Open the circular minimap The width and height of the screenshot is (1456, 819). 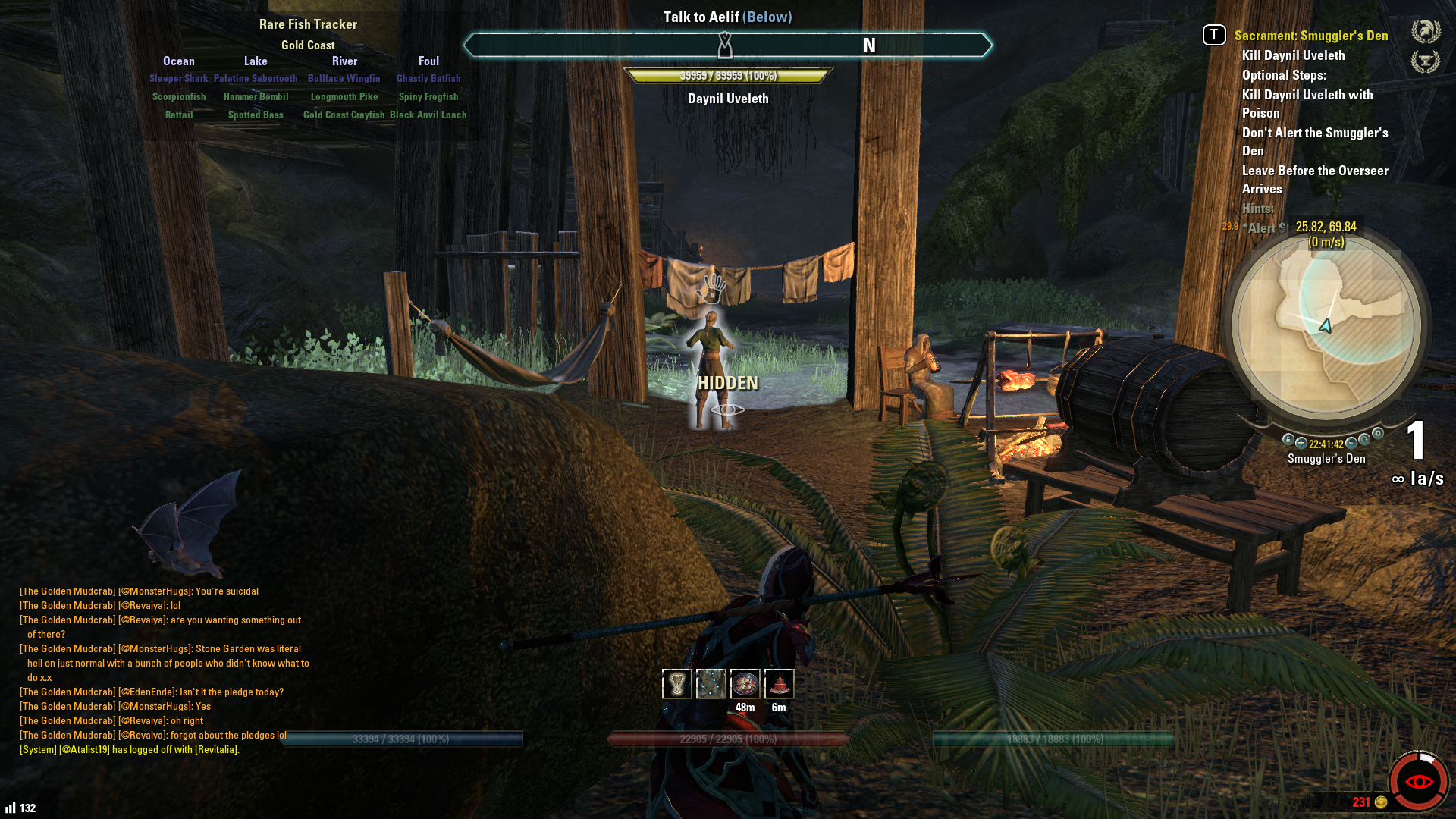click(1326, 327)
